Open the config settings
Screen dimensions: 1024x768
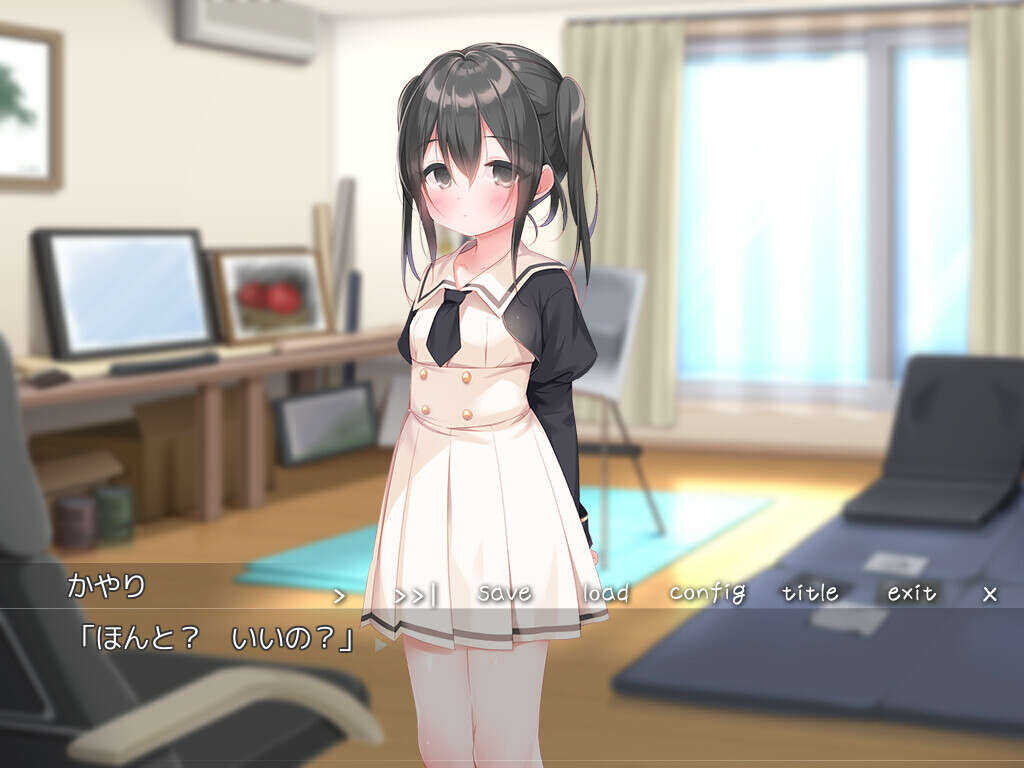707,593
